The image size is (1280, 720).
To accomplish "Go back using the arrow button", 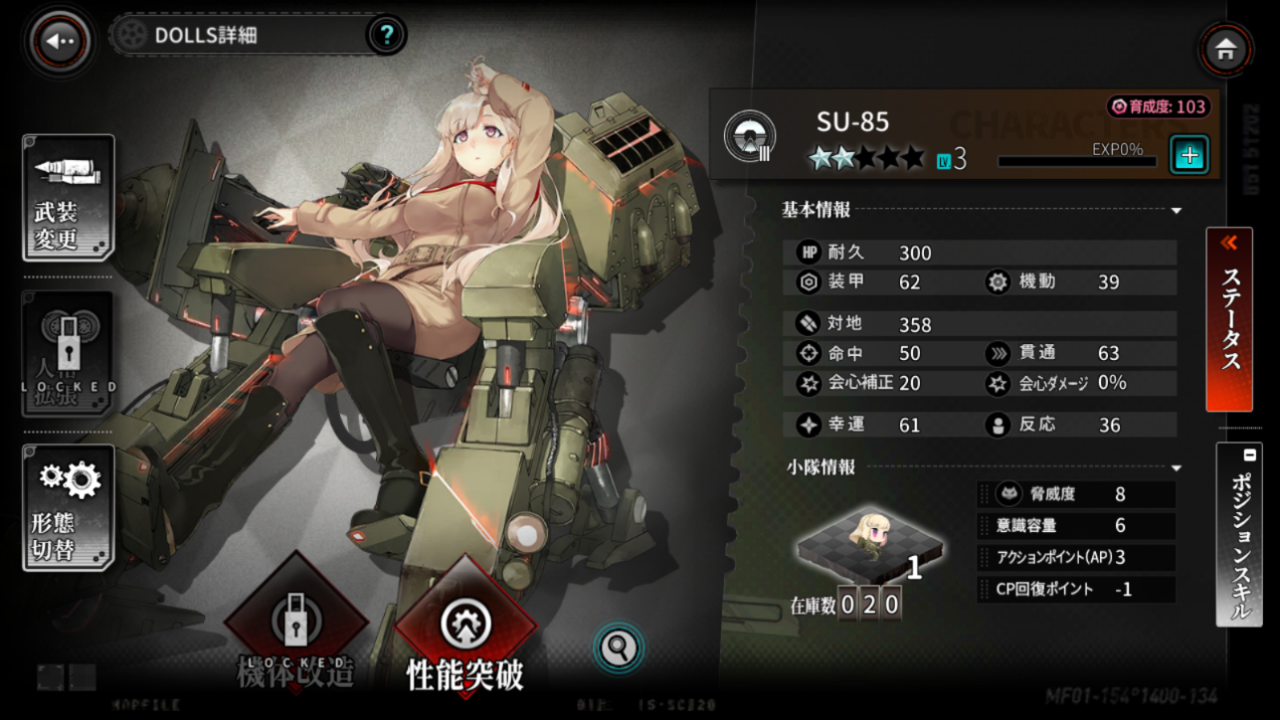I will click(x=61, y=41).
